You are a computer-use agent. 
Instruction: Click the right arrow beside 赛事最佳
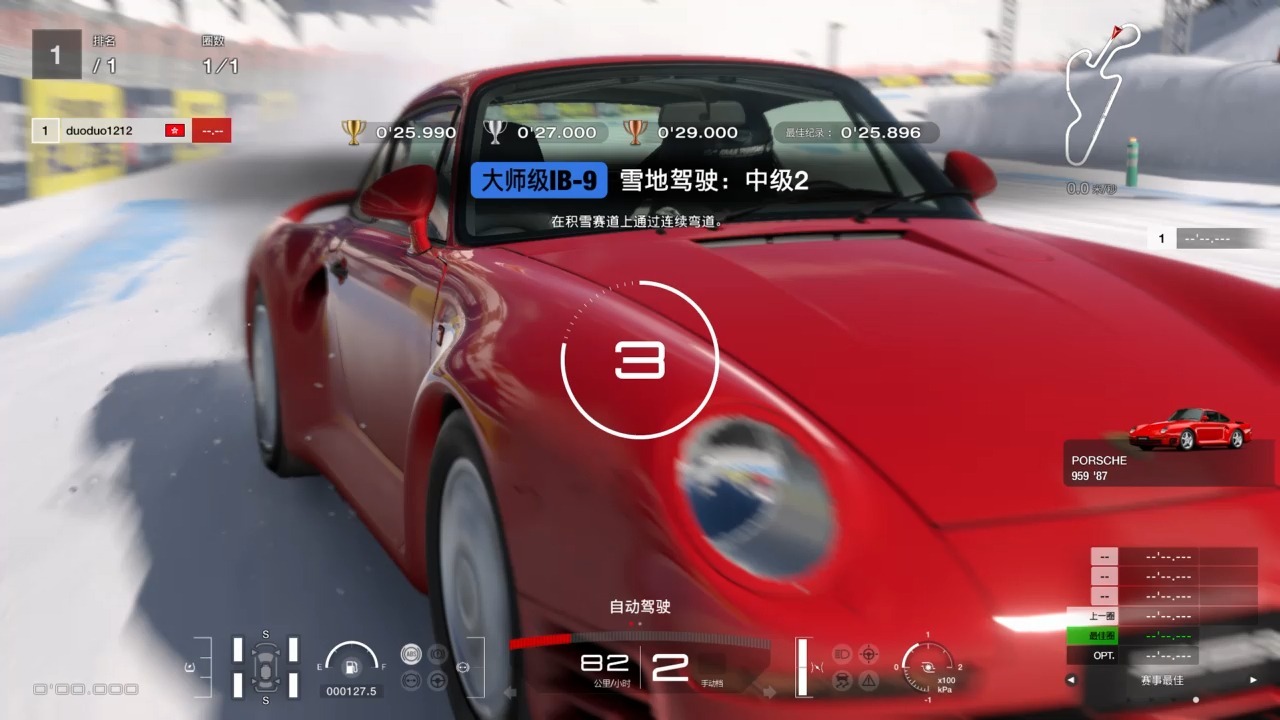click(x=1253, y=680)
